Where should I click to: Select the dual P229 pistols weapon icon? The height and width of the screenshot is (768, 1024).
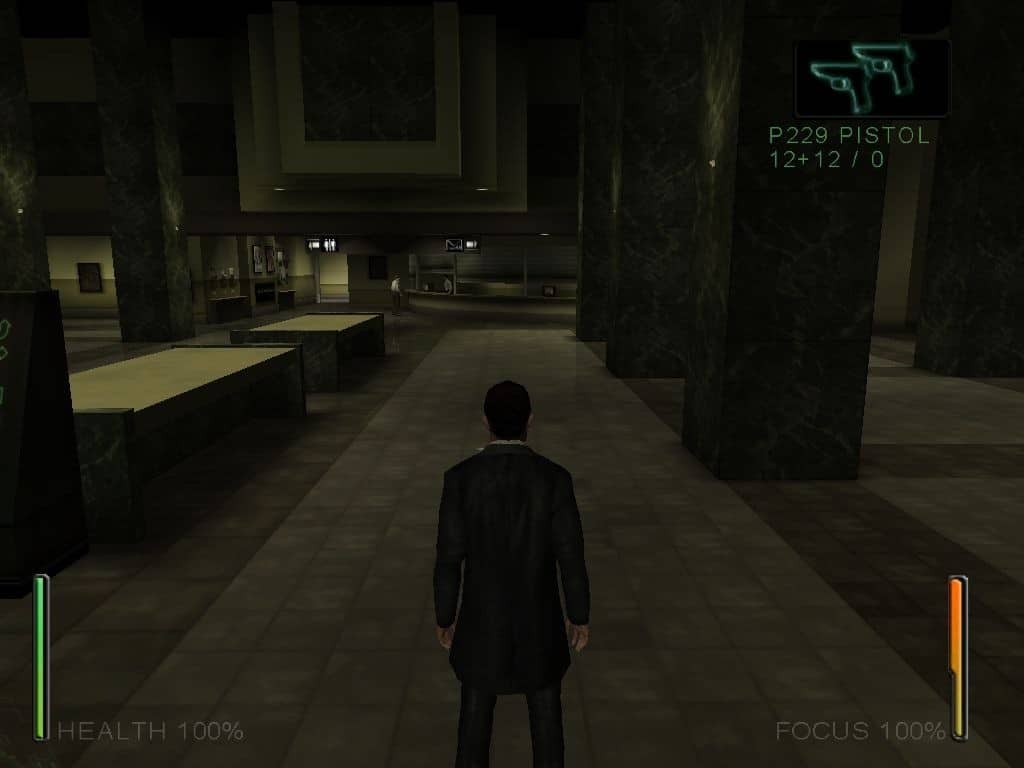click(x=870, y=78)
